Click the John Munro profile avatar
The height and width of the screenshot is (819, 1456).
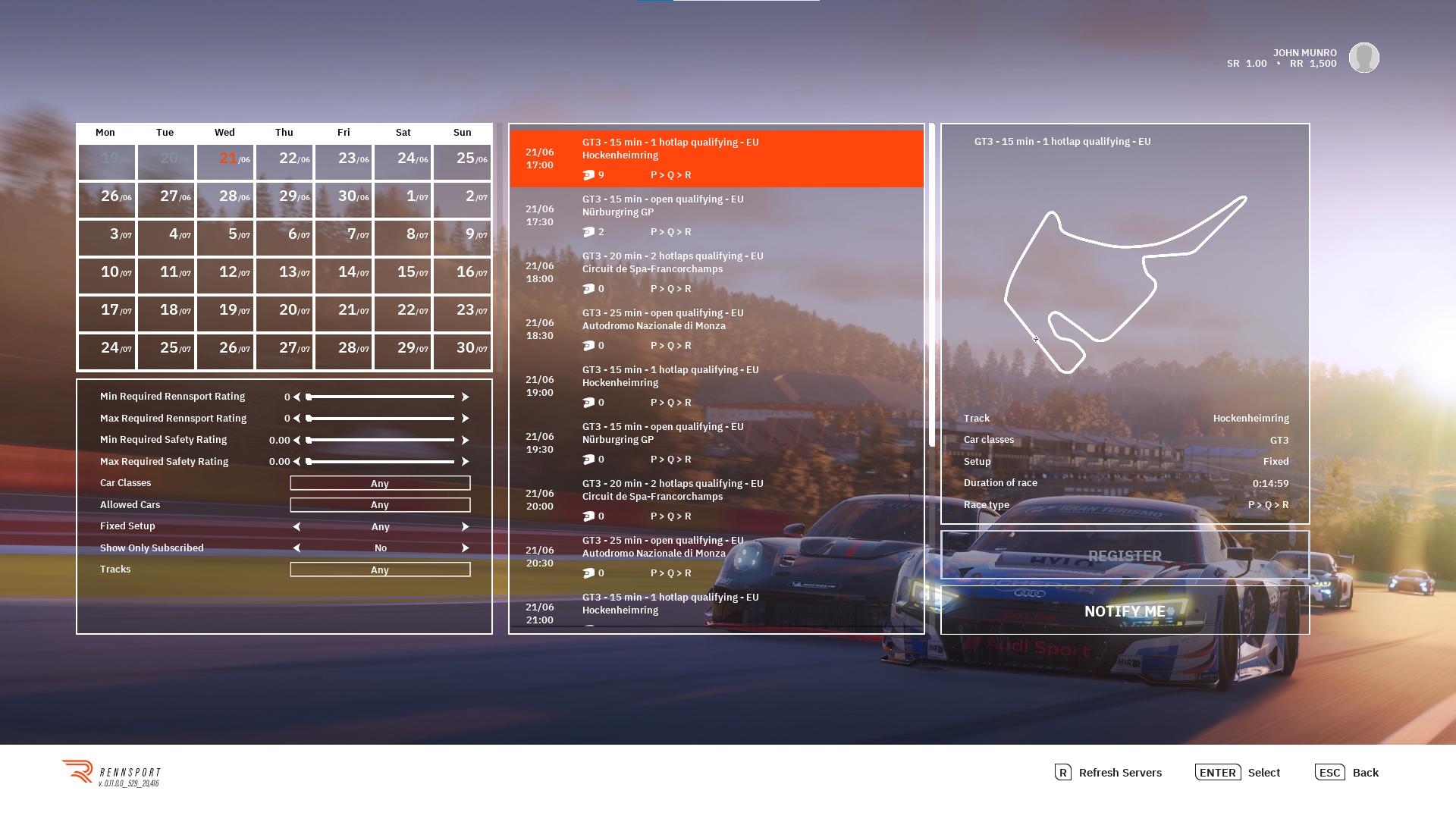tap(1363, 58)
